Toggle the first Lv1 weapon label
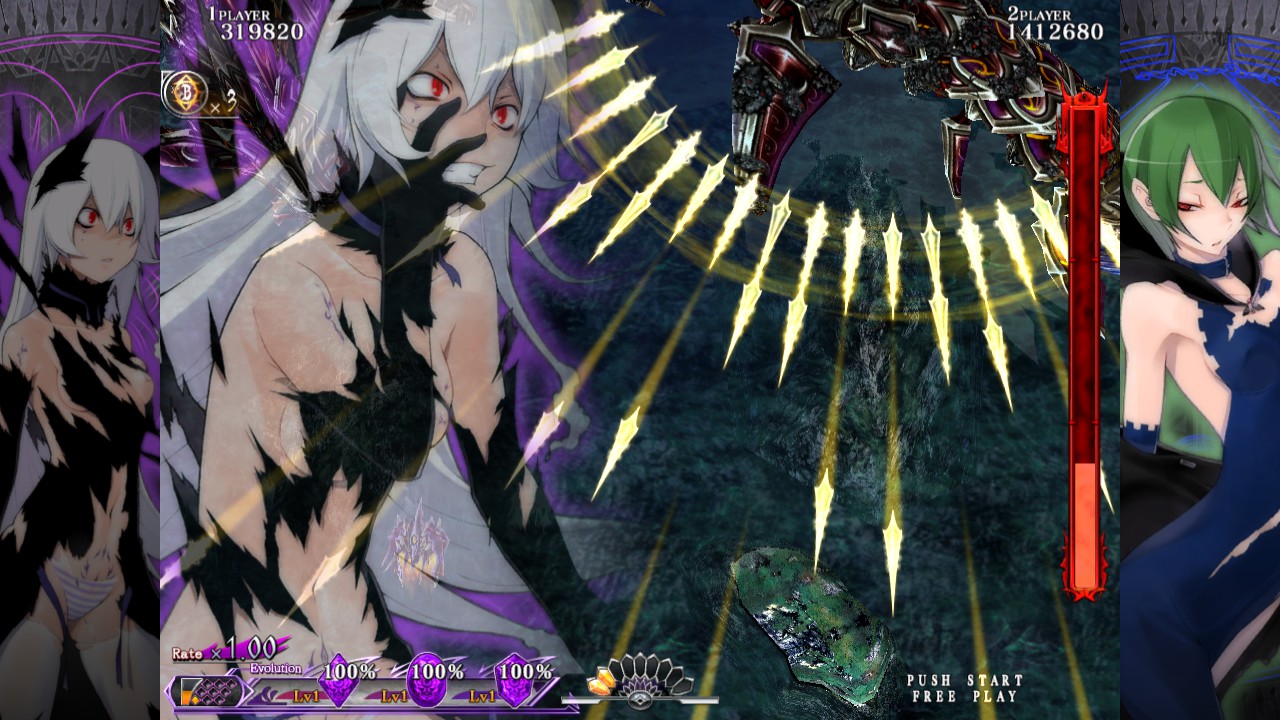Viewport: 1280px width, 720px height. pos(306,695)
